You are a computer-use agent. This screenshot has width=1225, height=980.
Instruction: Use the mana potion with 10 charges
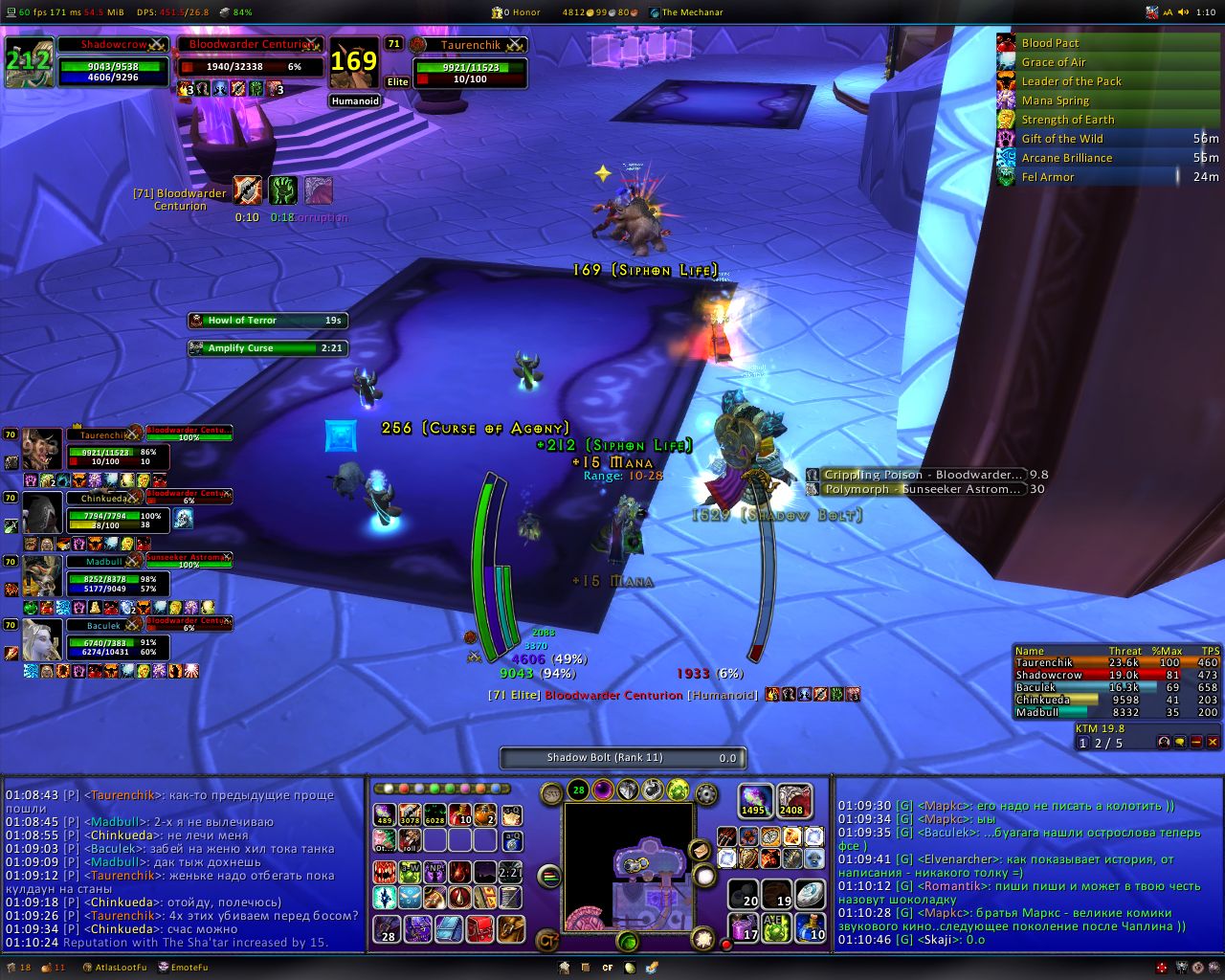(811, 926)
